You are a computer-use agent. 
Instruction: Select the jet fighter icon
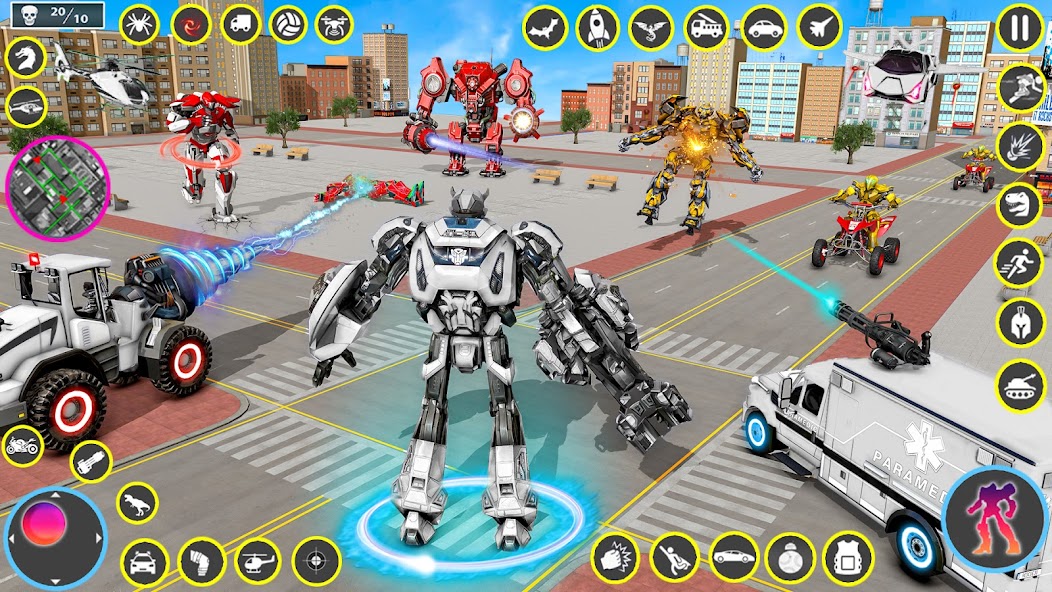click(819, 27)
